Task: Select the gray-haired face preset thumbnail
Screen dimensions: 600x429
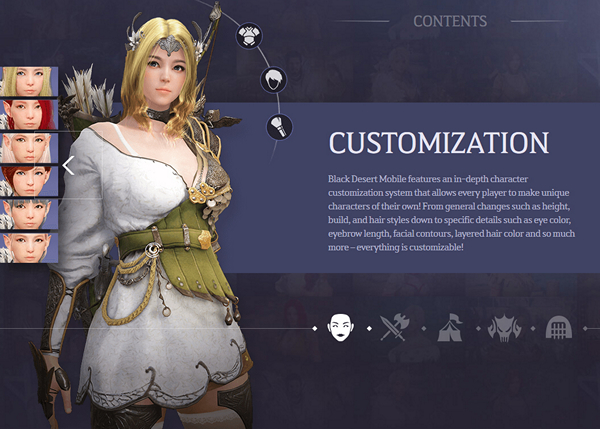Action: pos(28,214)
